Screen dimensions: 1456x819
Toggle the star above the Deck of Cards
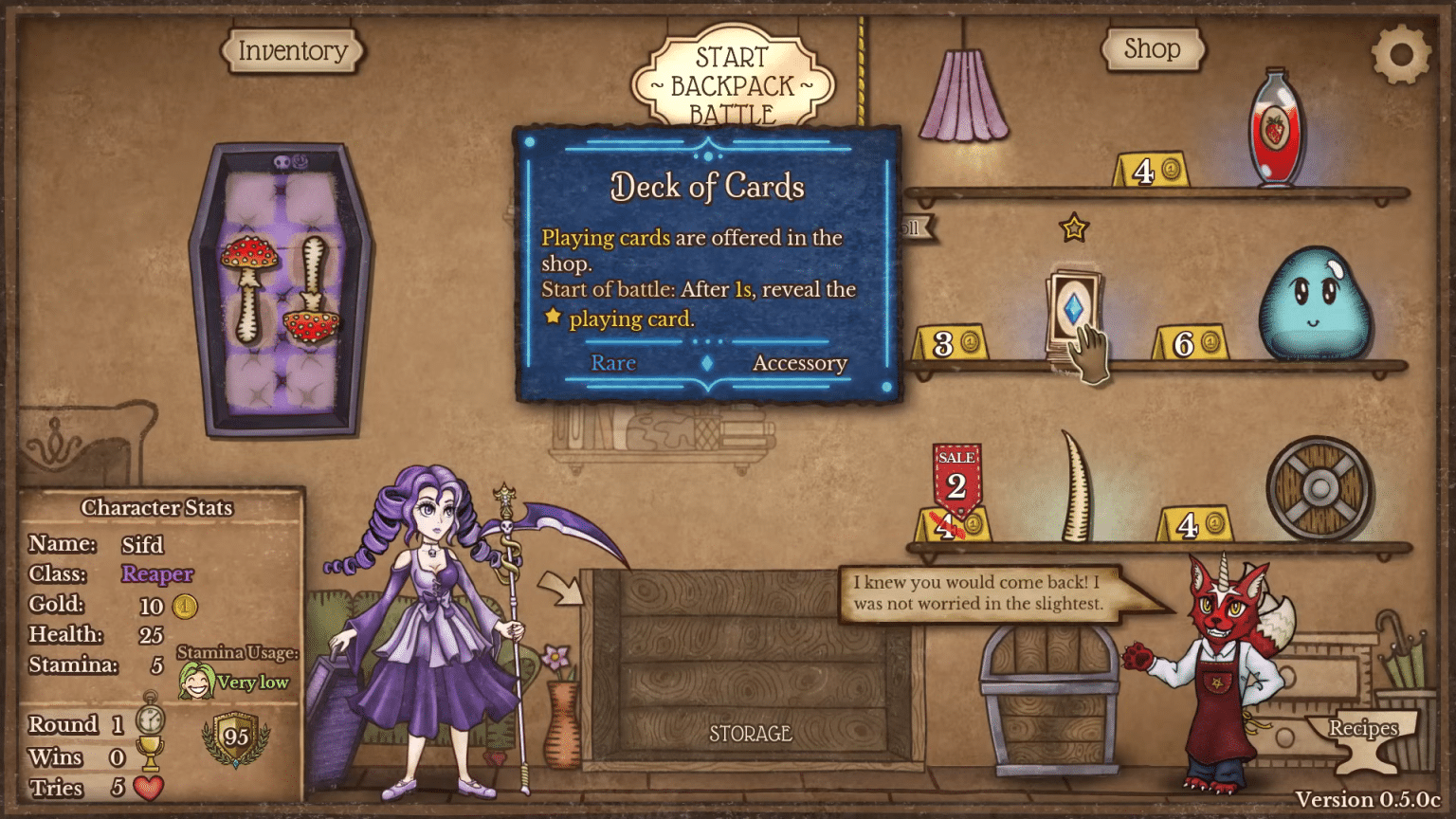[1072, 227]
